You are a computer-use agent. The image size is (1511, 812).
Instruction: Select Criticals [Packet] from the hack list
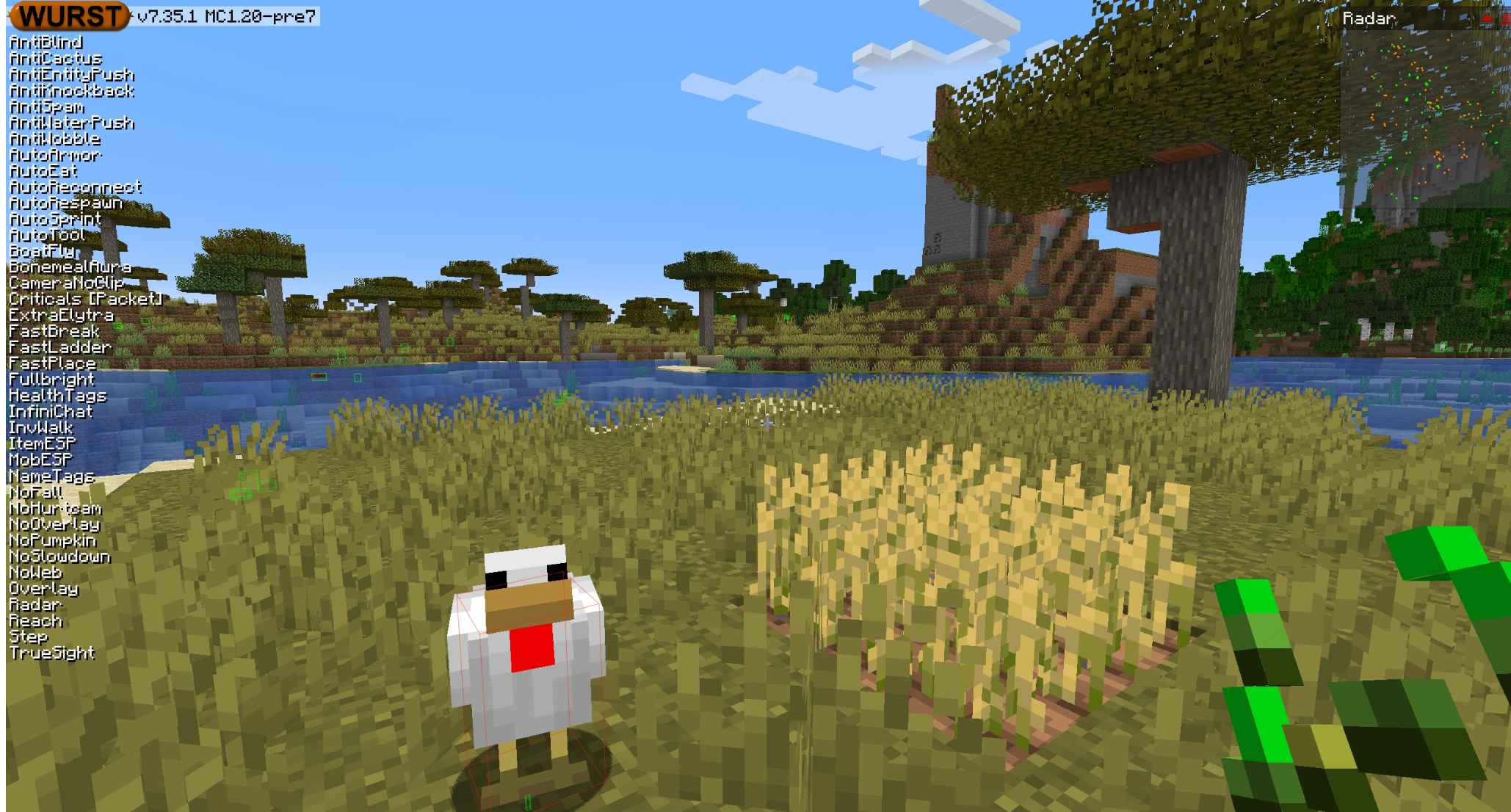click(x=86, y=299)
